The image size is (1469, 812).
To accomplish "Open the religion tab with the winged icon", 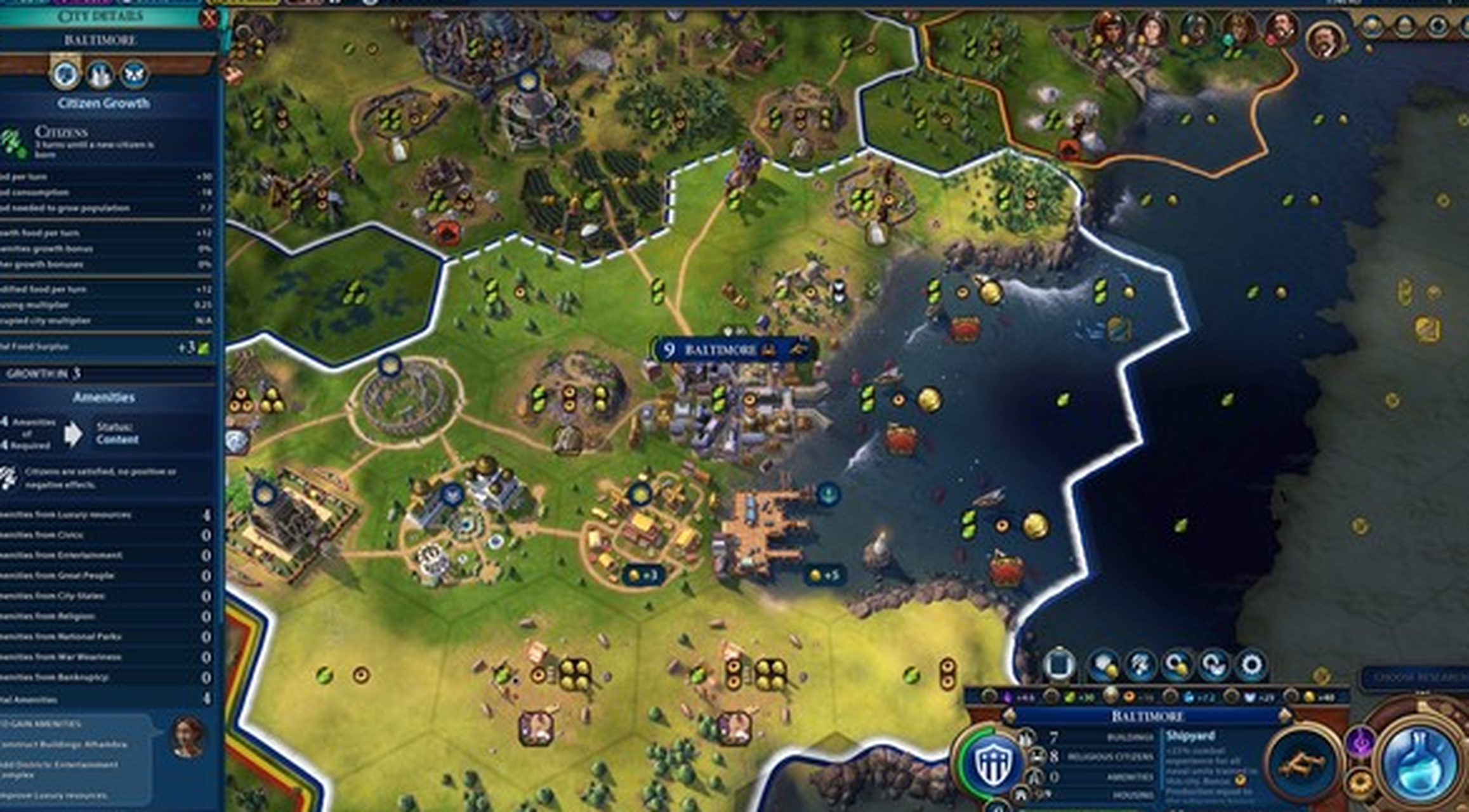I will [x=134, y=74].
